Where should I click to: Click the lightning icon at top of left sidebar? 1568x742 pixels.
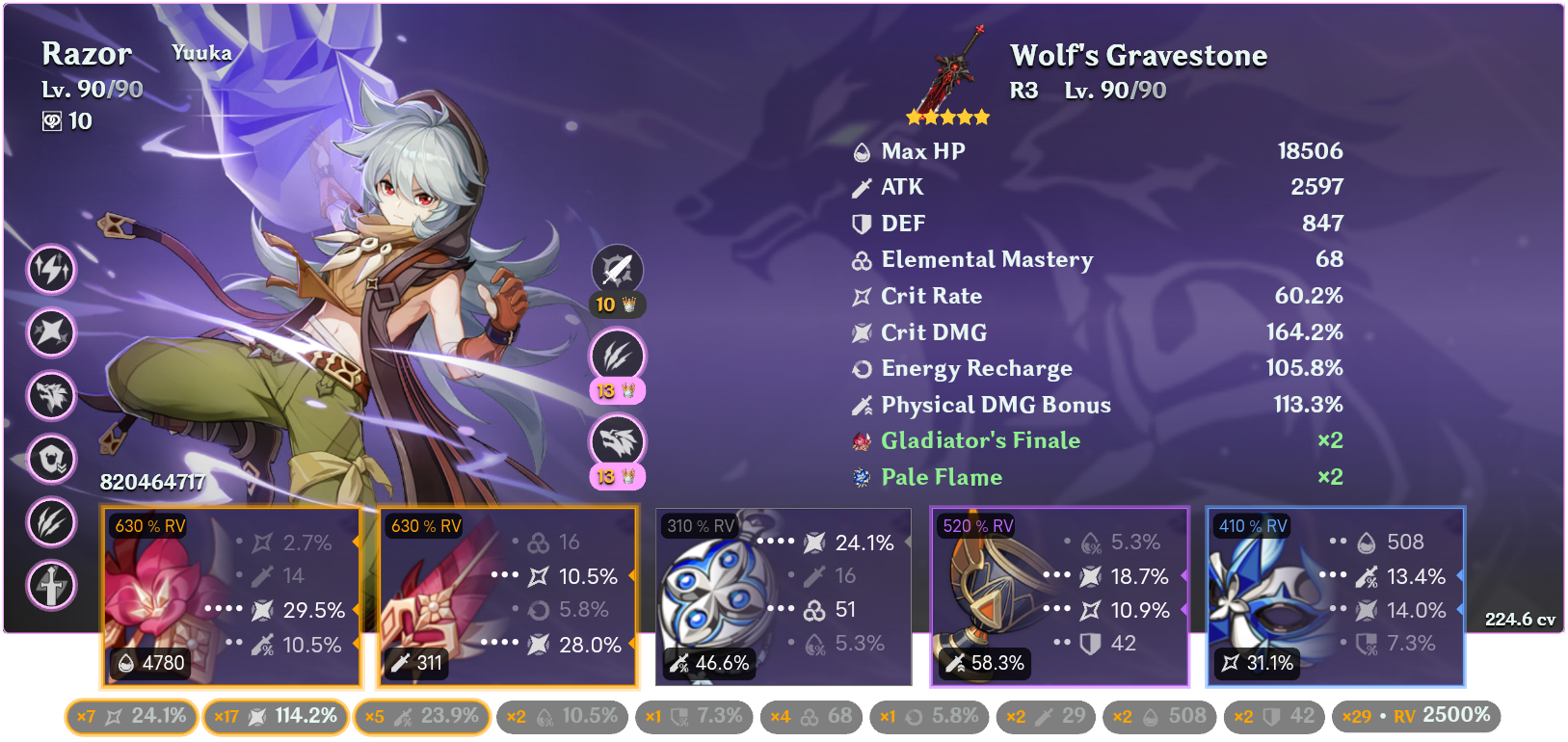coord(51,271)
